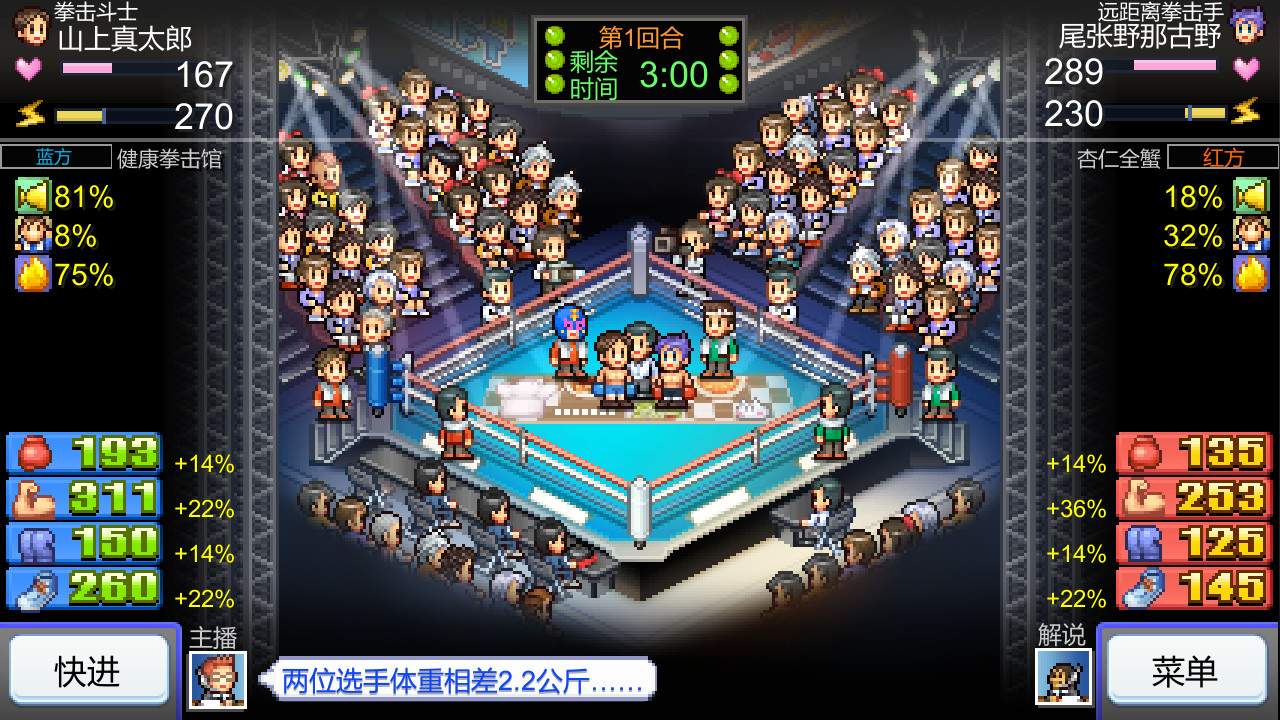This screenshot has width=1280, height=720.
Task: Open the 菜单 menu
Action: [x=1188, y=671]
